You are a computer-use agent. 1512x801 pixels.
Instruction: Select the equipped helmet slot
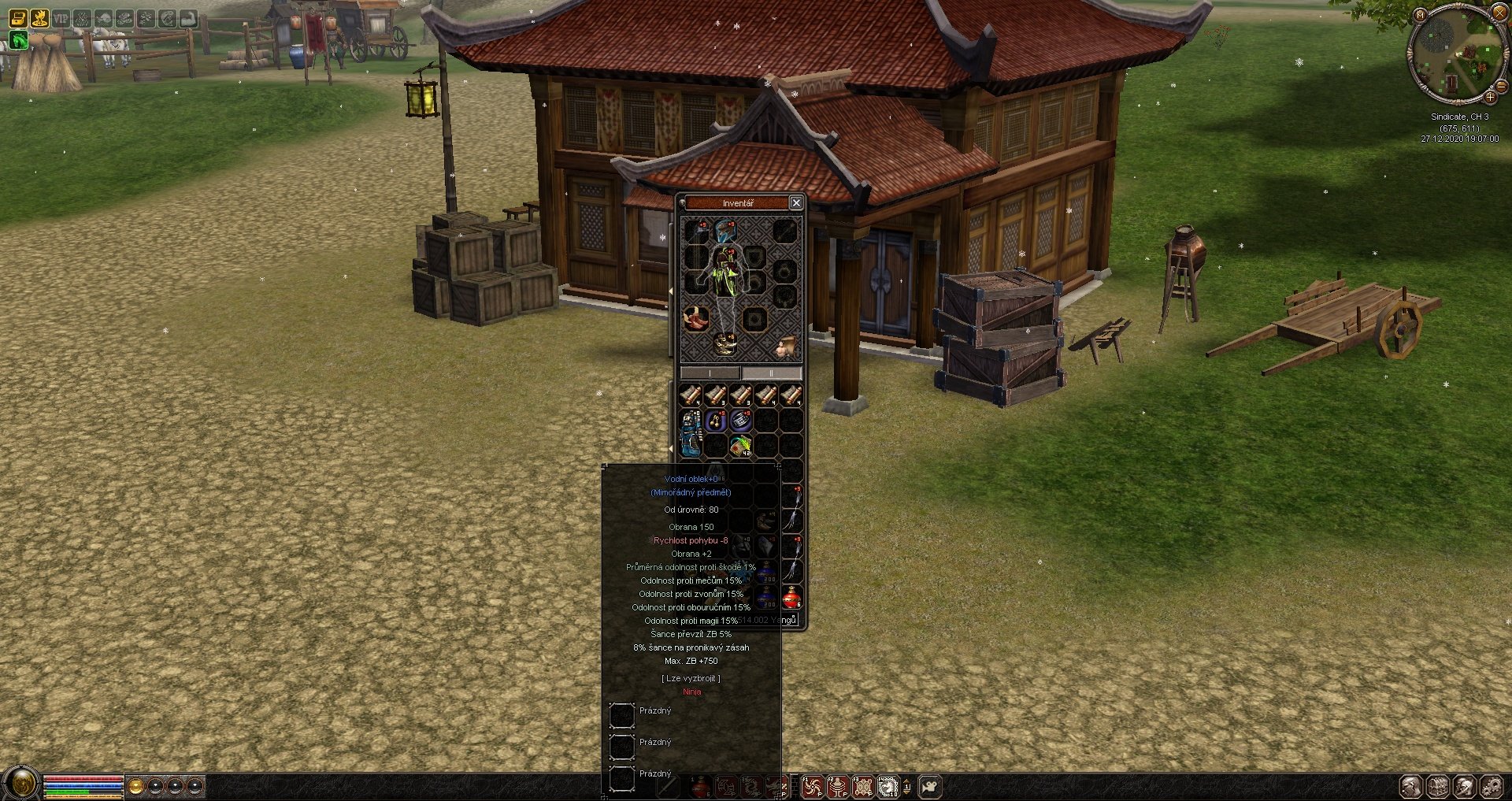[x=724, y=231]
